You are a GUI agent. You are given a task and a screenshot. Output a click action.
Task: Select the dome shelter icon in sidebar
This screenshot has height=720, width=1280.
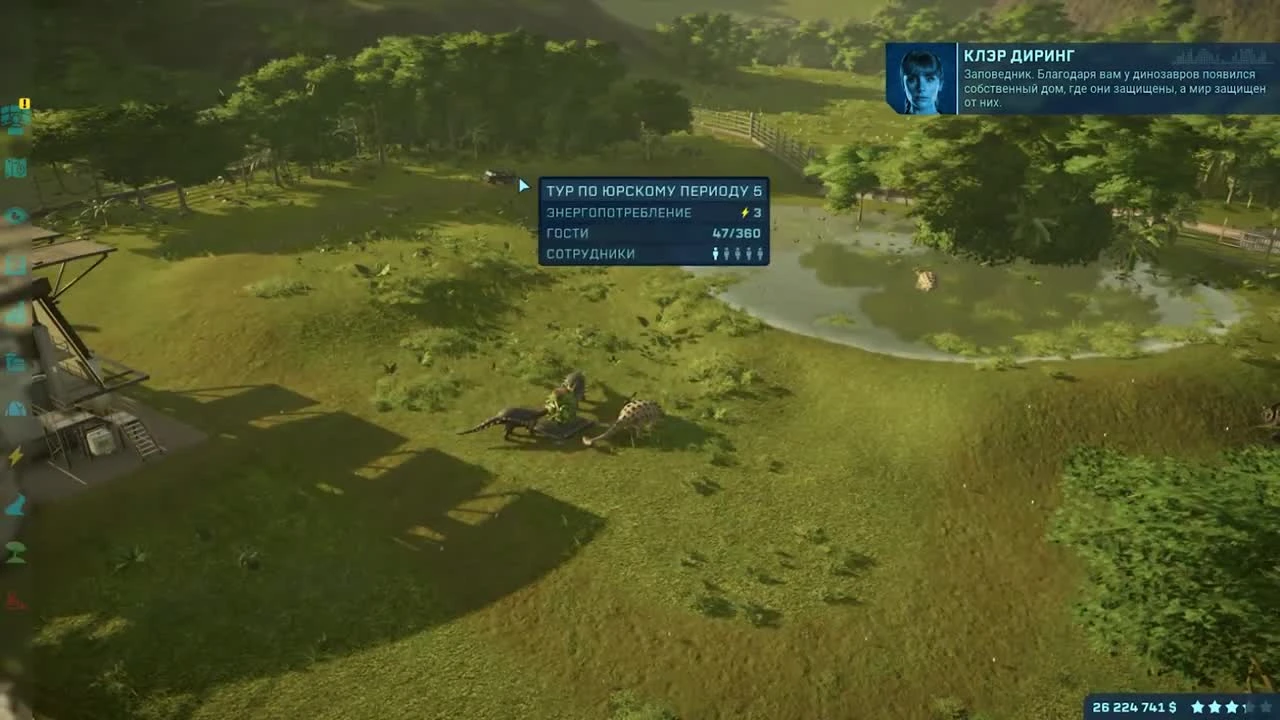pyautogui.click(x=15, y=409)
